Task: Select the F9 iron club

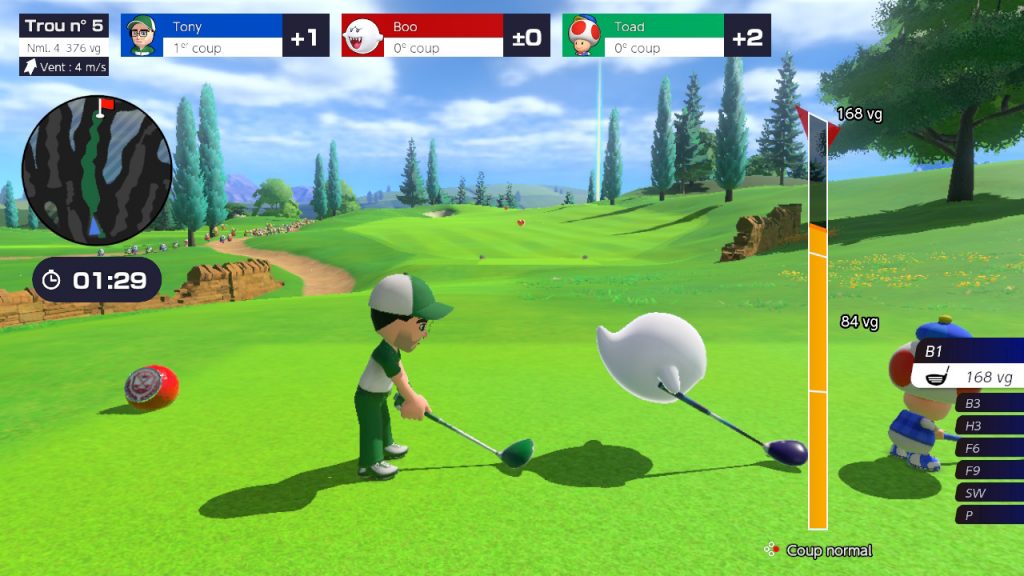Action: click(x=989, y=470)
